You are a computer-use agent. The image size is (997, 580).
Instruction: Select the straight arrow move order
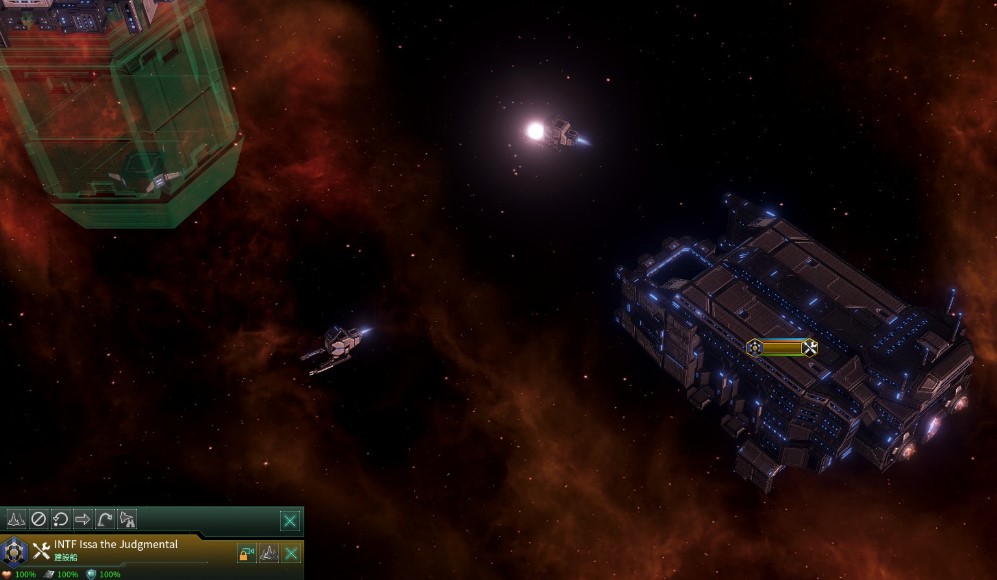pyautogui.click(x=82, y=519)
